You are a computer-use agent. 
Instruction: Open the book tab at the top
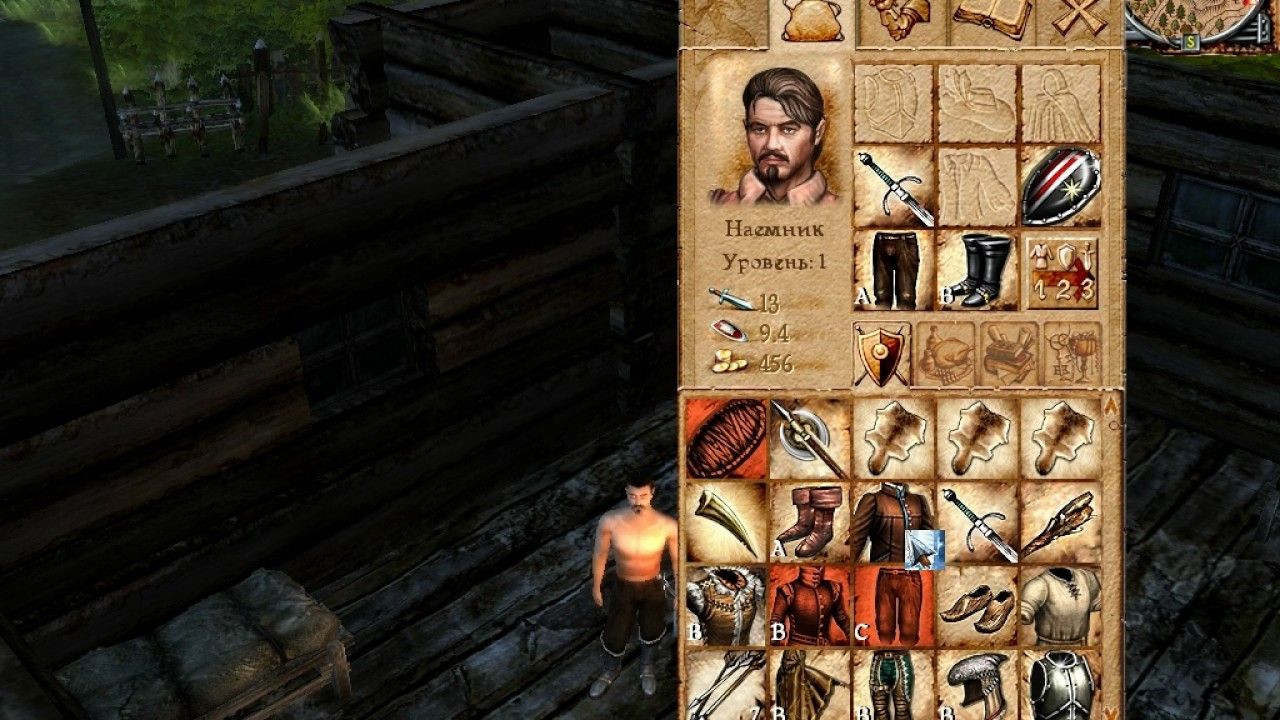[x=993, y=20]
